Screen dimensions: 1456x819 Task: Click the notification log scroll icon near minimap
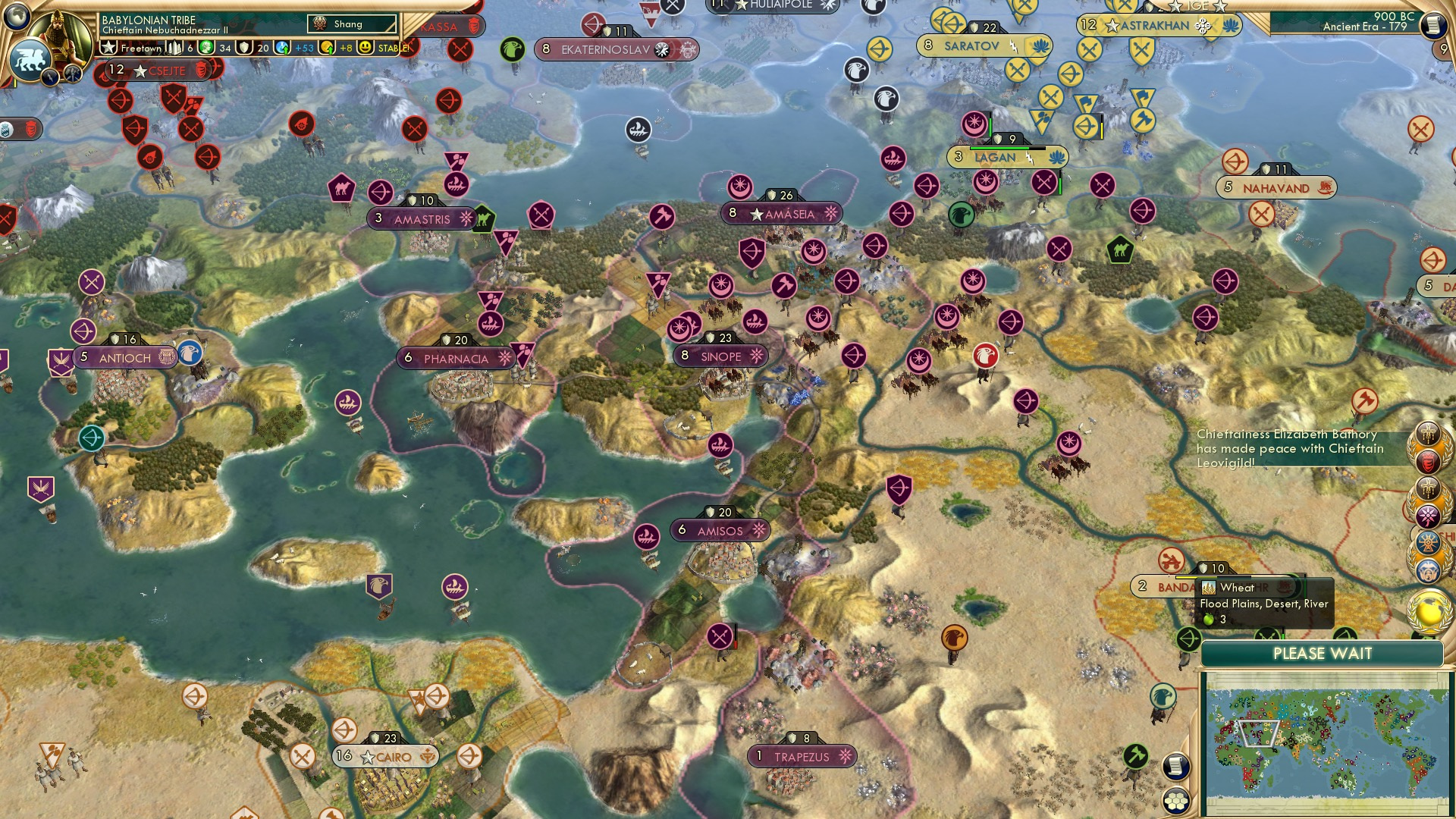click(1175, 767)
